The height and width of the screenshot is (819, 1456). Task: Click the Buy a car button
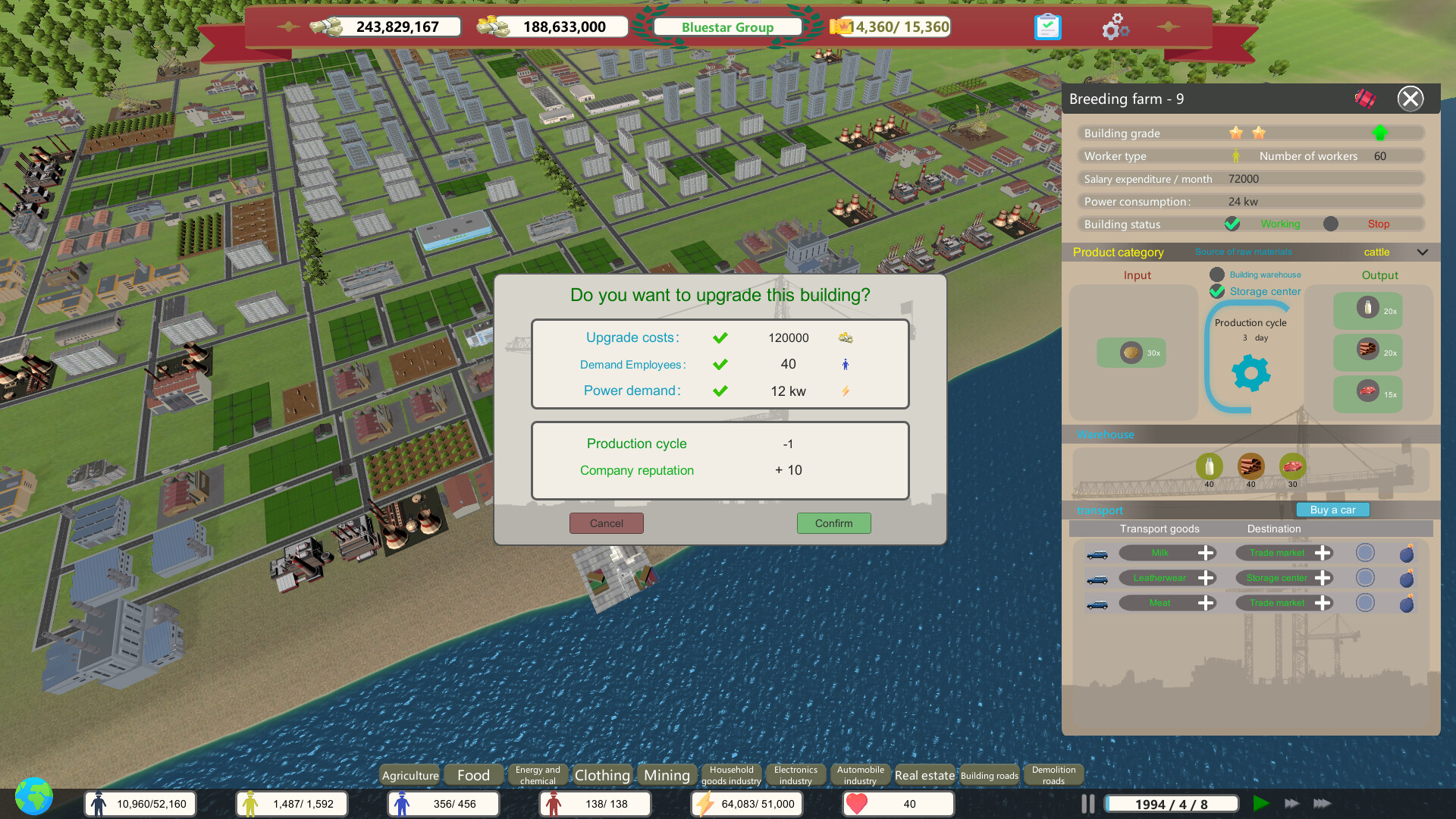(1332, 510)
